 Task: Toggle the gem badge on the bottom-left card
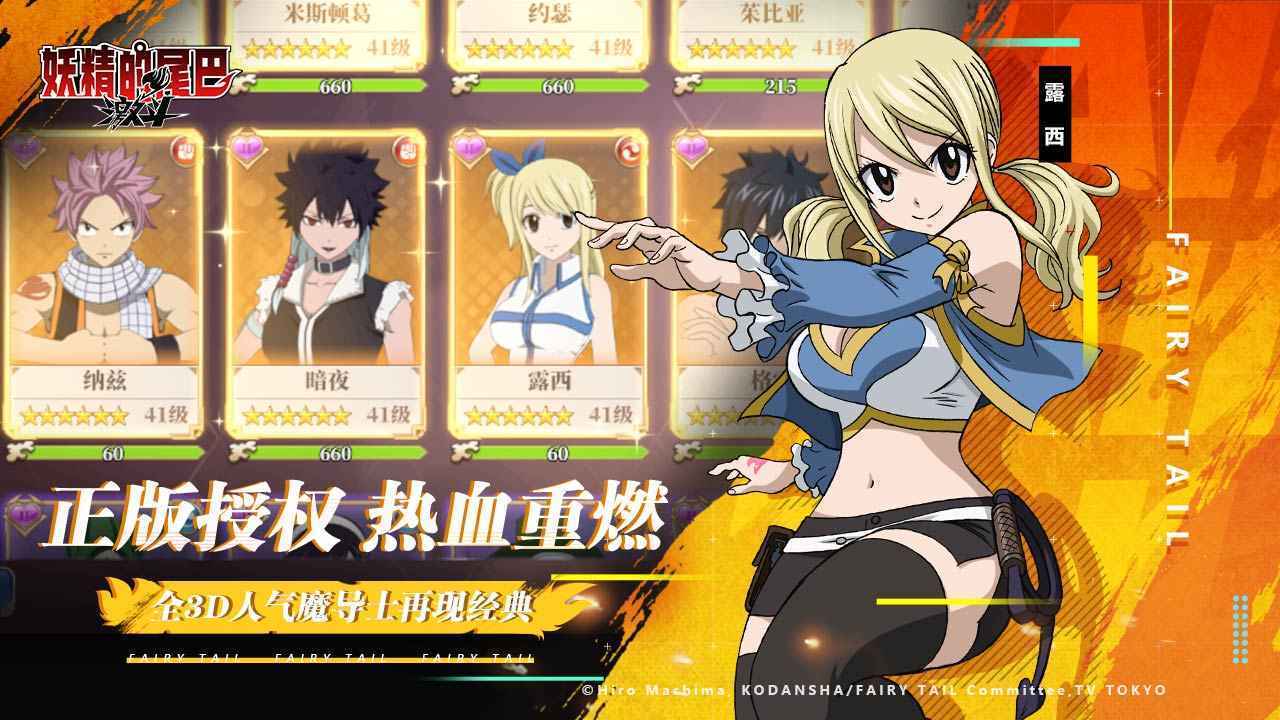pos(24,513)
